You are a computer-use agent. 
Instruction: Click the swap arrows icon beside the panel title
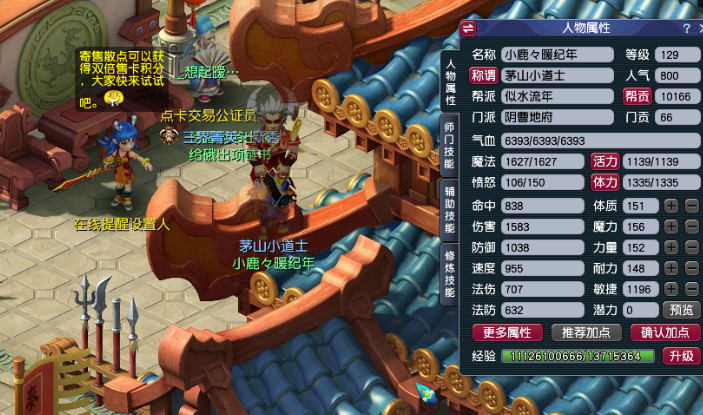(x=469, y=29)
